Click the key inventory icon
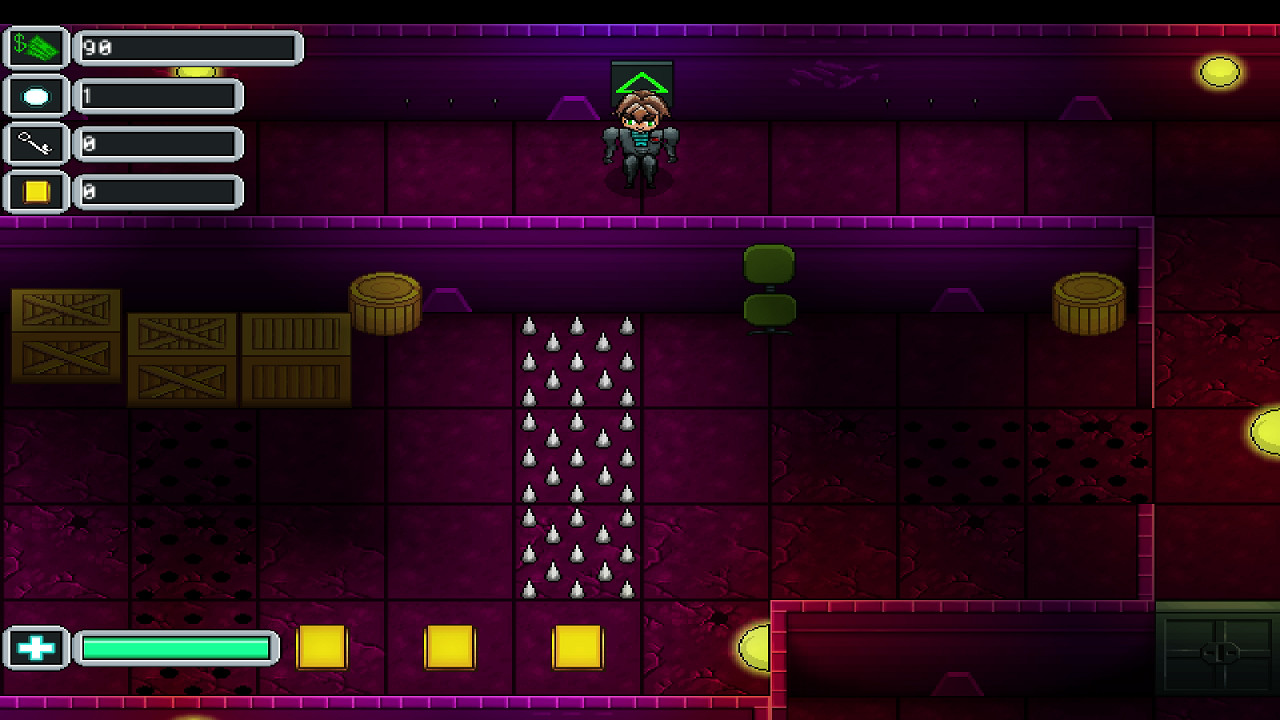Image resolution: width=1280 pixels, height=720 pixels. tap(35, 143)
